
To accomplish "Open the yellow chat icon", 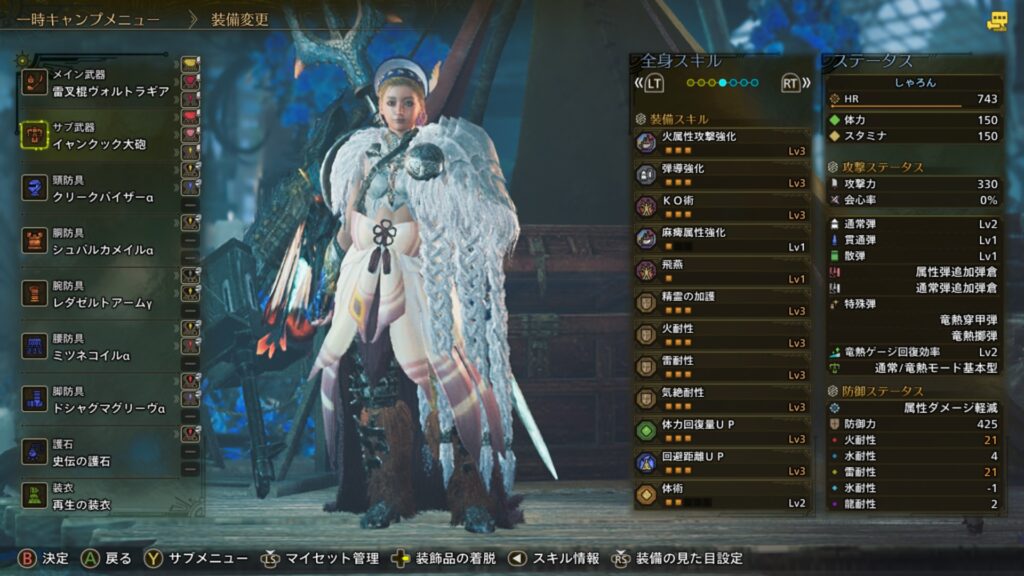I will click(996, 21).
